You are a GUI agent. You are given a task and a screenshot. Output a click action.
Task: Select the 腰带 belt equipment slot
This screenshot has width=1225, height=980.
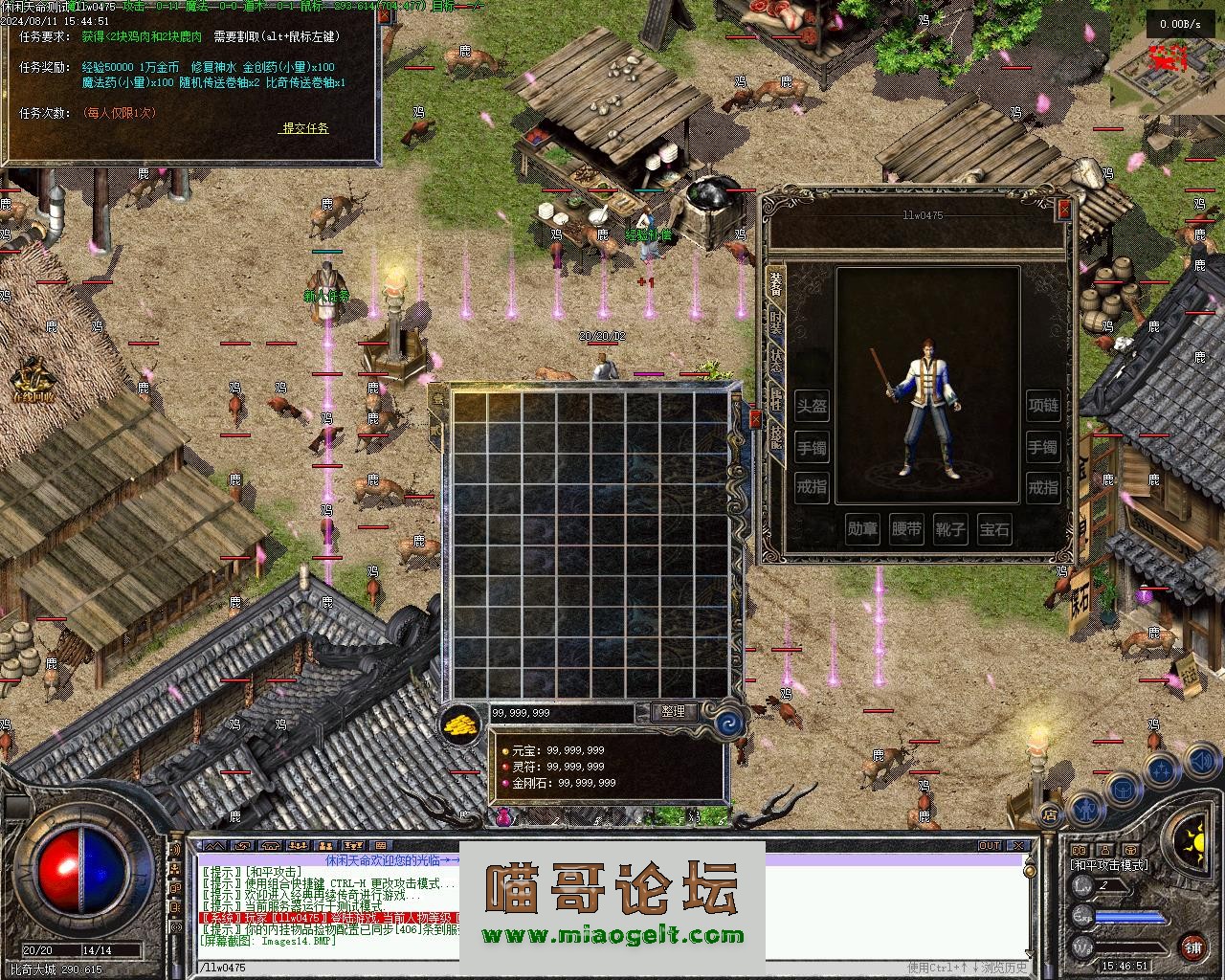tap(906, 530)
